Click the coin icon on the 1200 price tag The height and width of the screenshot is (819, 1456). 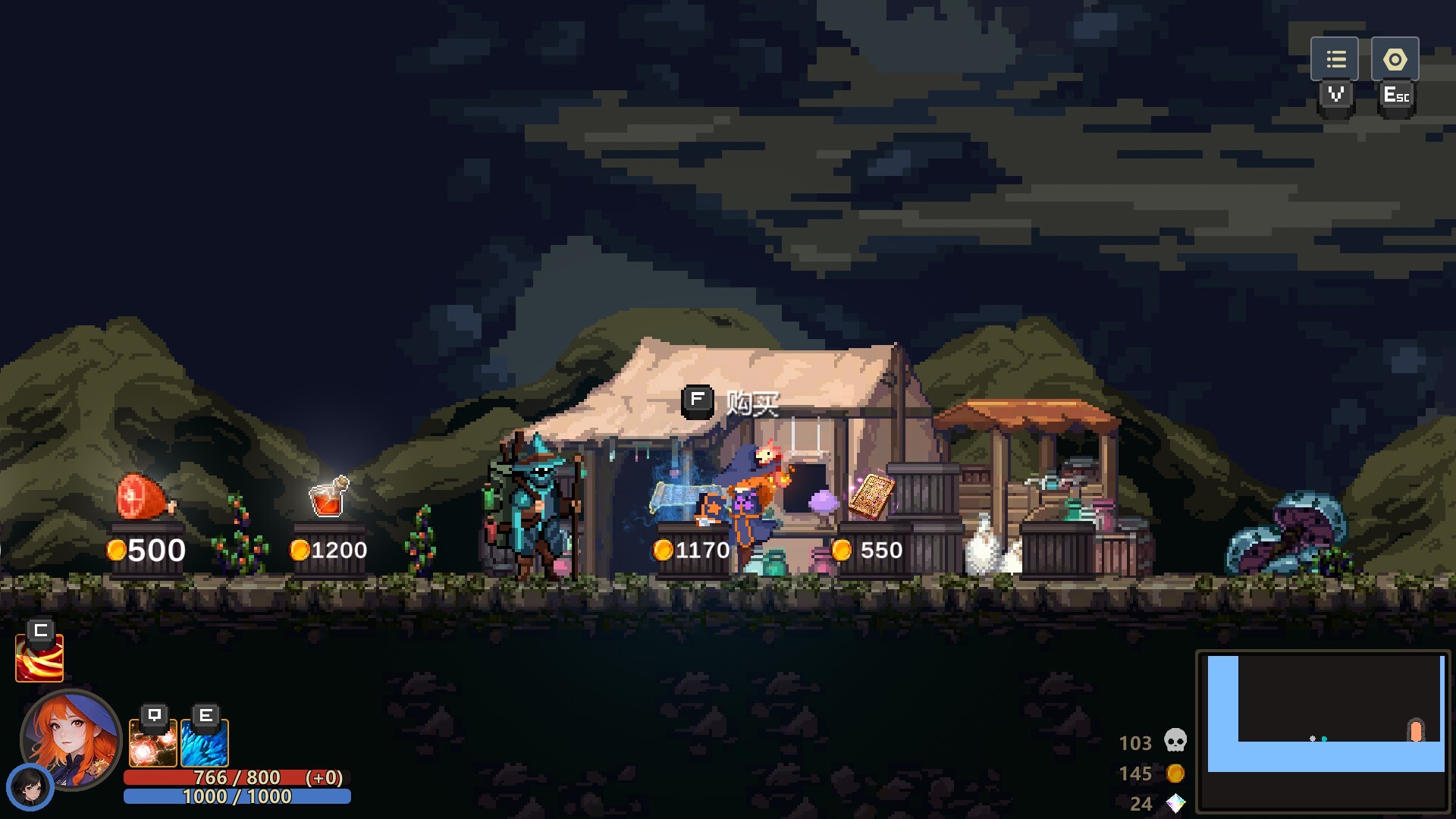(300, 551)
